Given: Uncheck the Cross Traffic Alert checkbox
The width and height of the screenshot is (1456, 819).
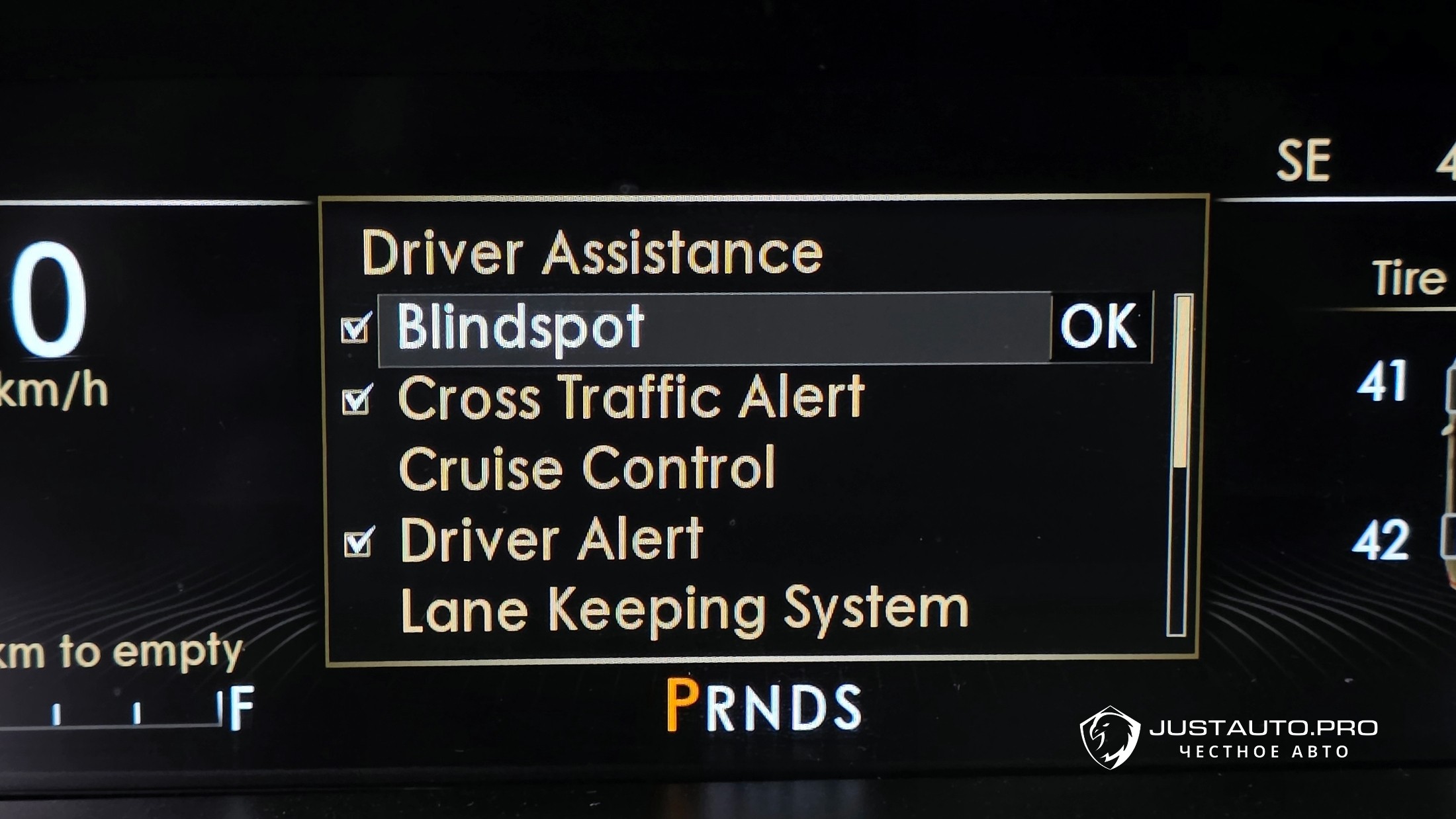Looking at the screenshot, I should click(x=357, y=399).
